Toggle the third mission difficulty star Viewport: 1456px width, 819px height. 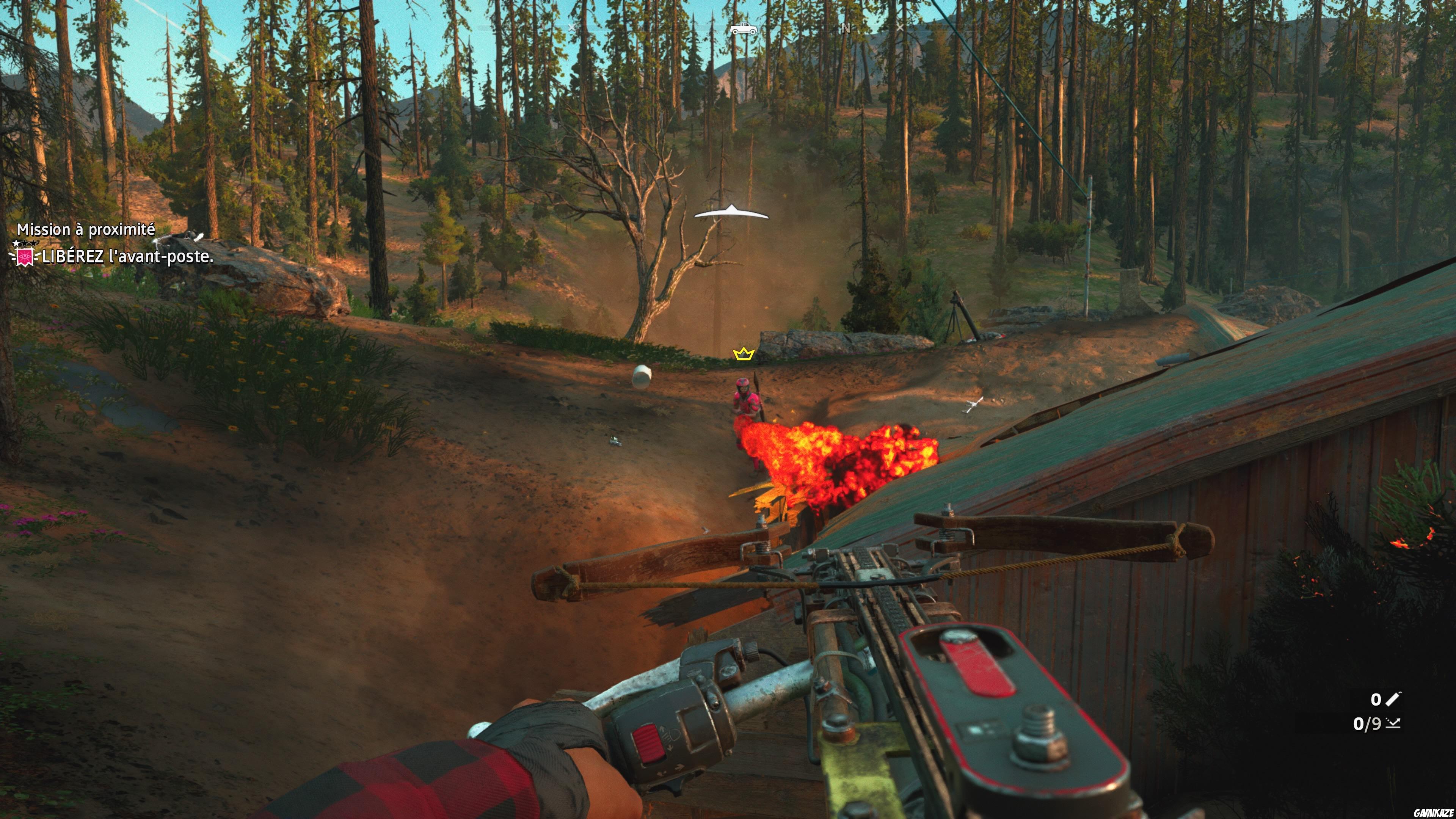pyautogui.click(x=33, y=243)
